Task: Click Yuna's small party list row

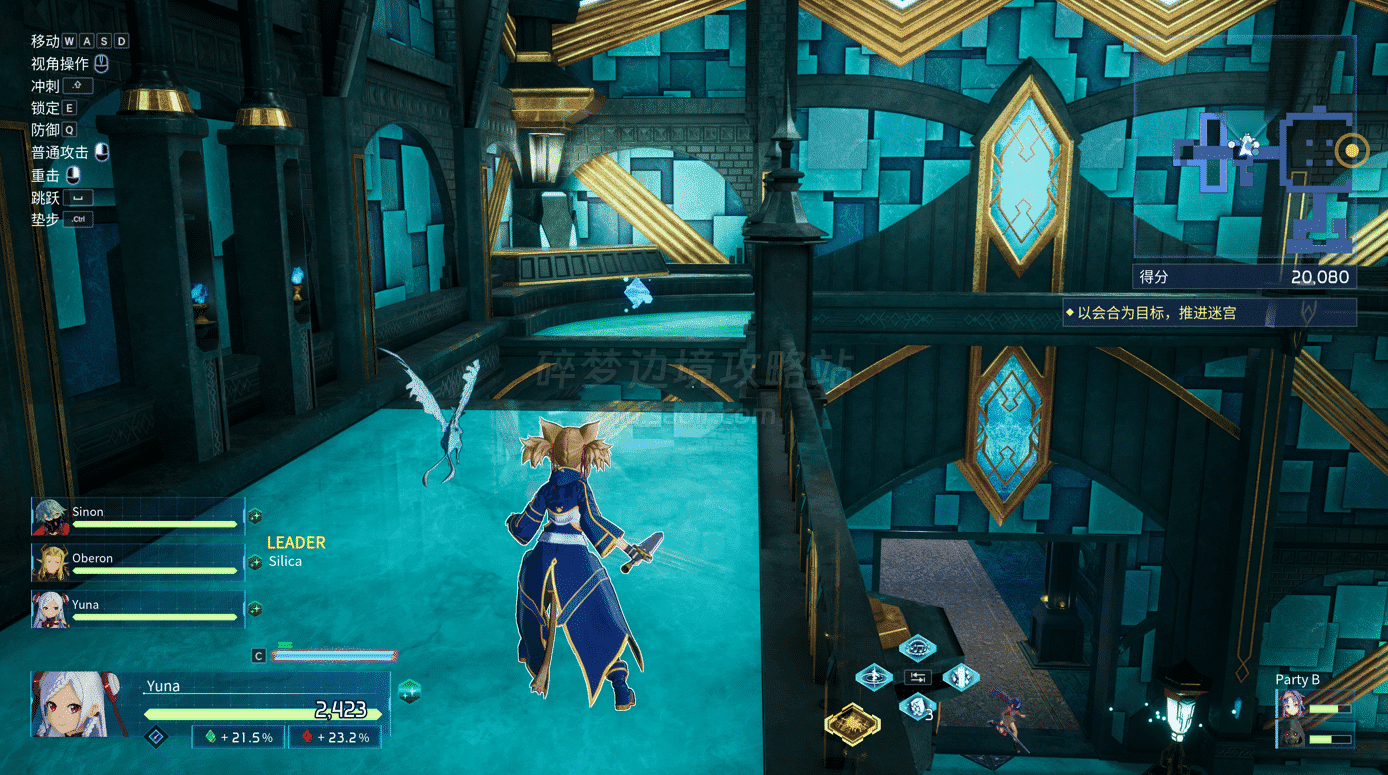Action: pyautogui.click(x=138, y=609)
